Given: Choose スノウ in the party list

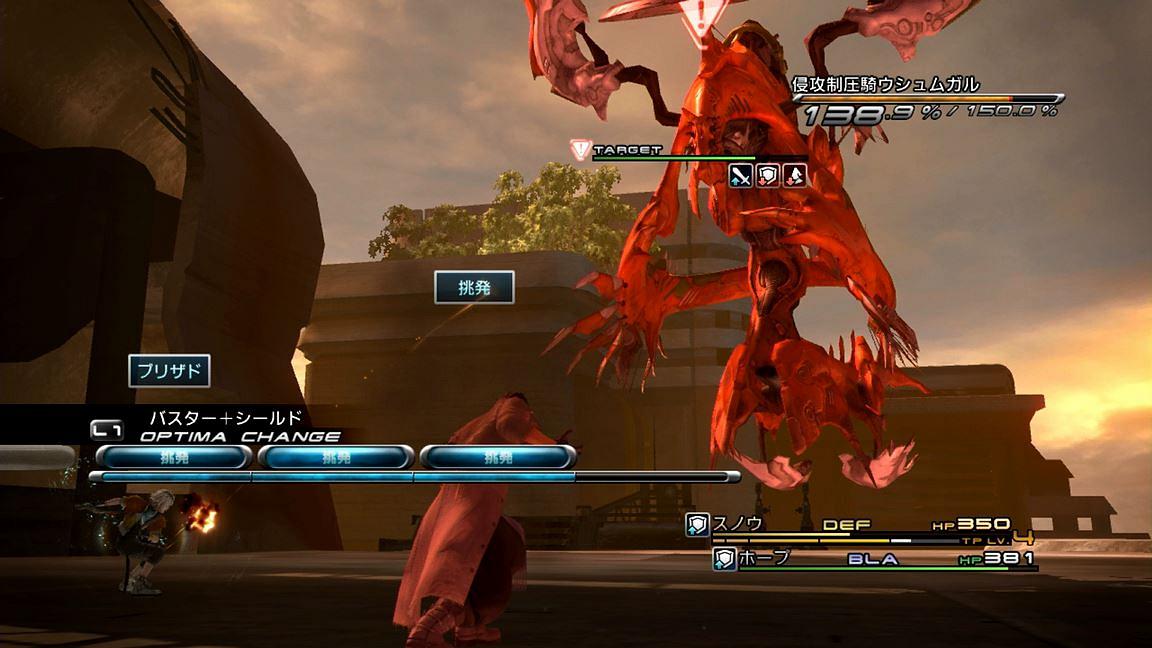Looking at the screenshot, I should click(x=737, y=524).
